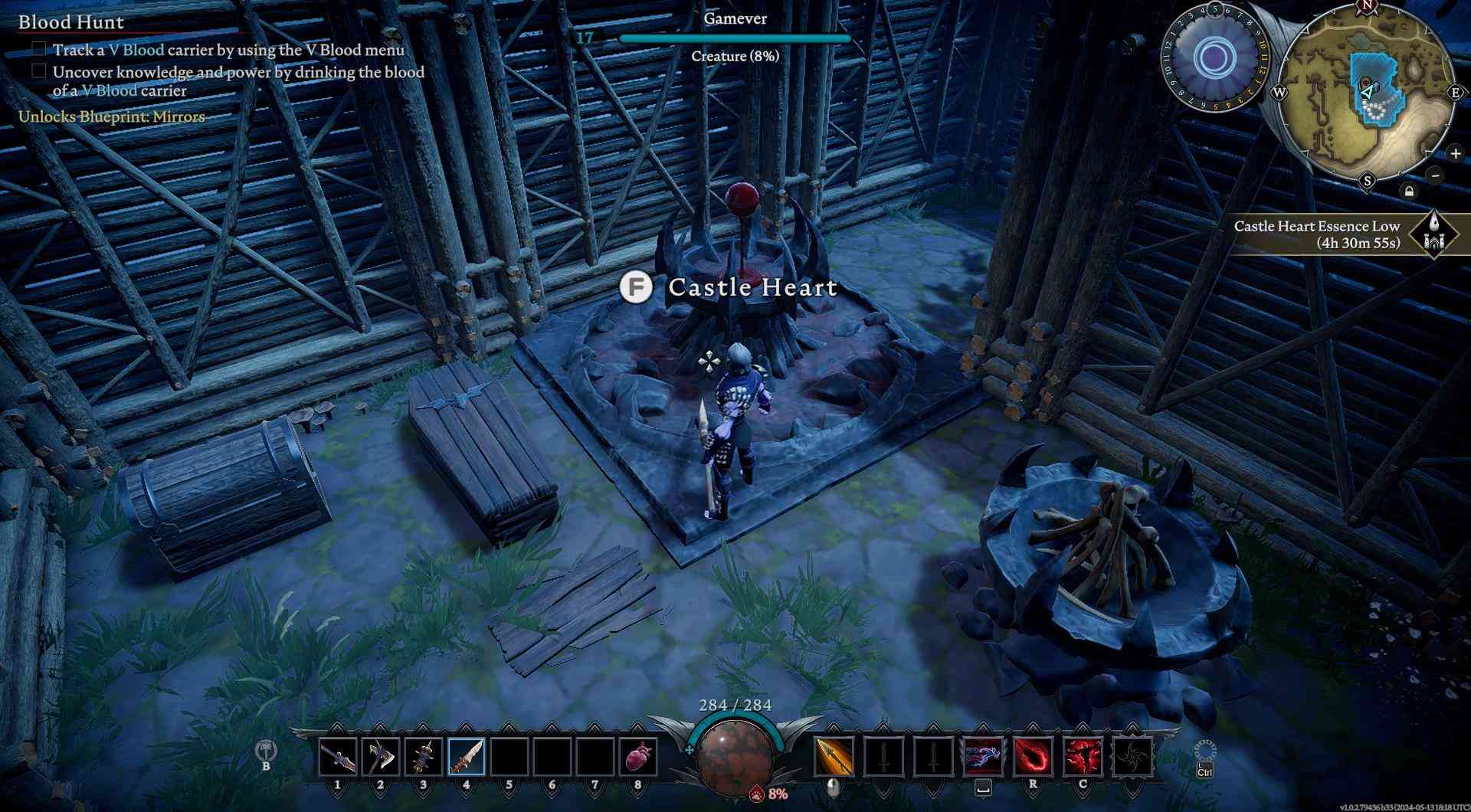
Task: Zoom out the minimap with the minus button
Action: point(1435,175)
